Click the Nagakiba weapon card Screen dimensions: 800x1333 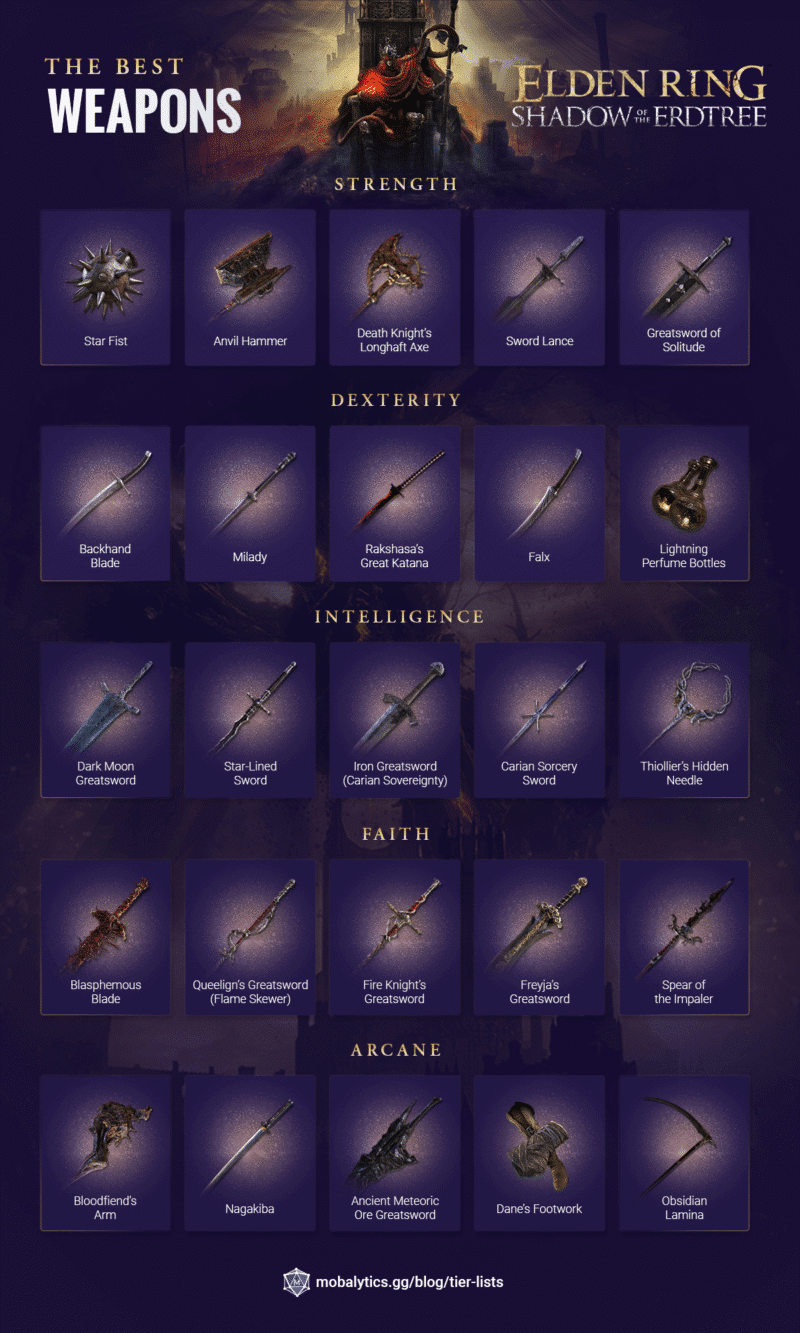click(250, 1153)
